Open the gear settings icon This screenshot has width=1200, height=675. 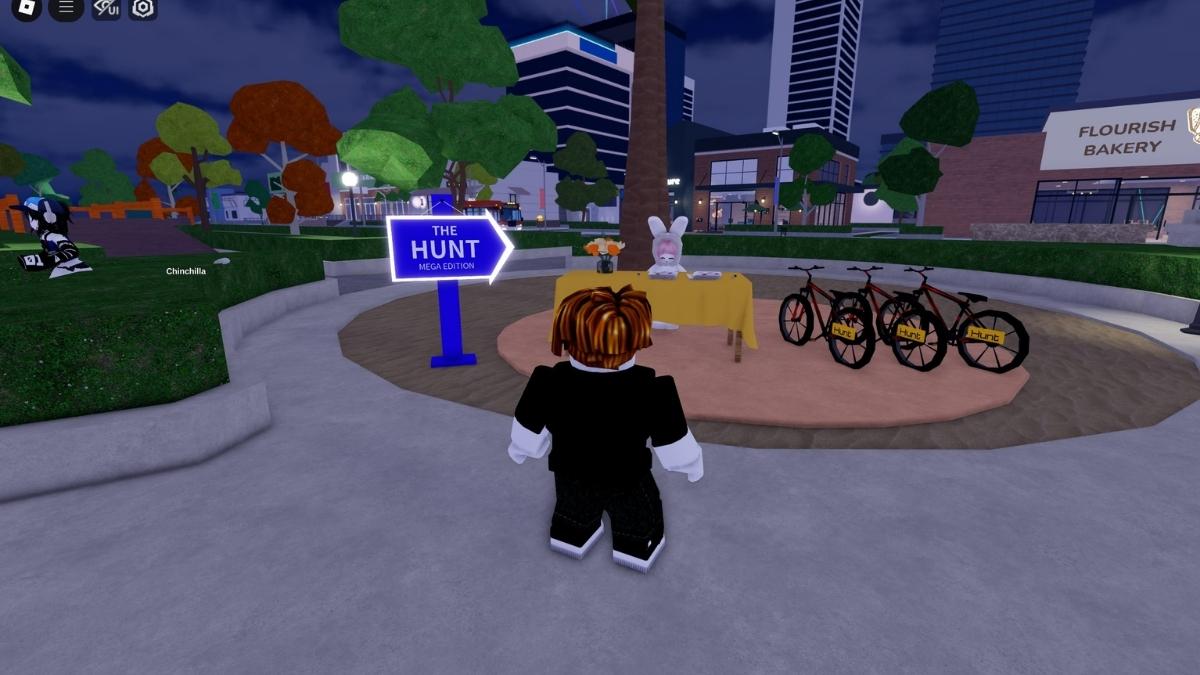(143, 8)
